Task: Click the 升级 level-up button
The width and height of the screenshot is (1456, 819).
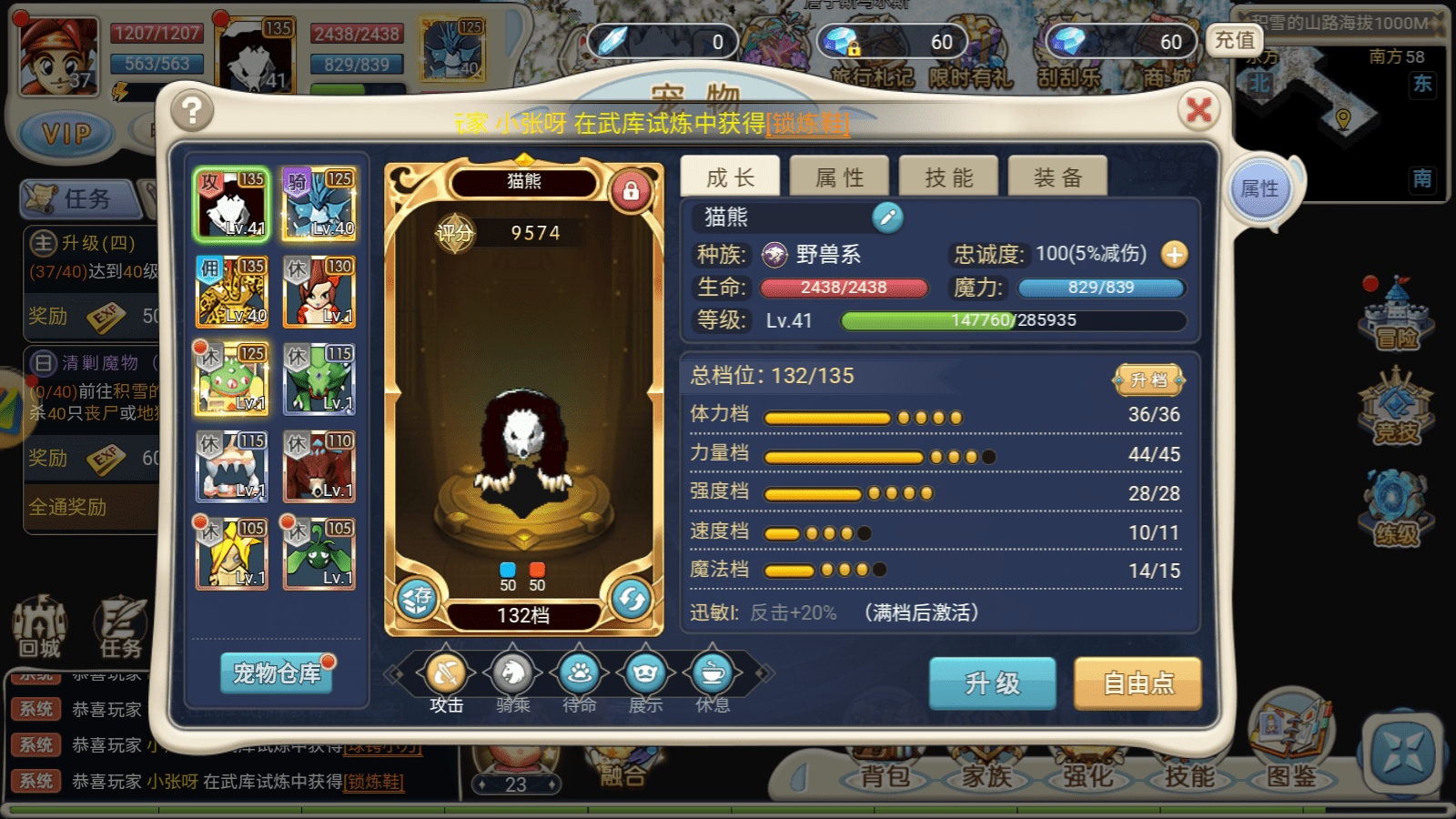Action: coord(992,682)
